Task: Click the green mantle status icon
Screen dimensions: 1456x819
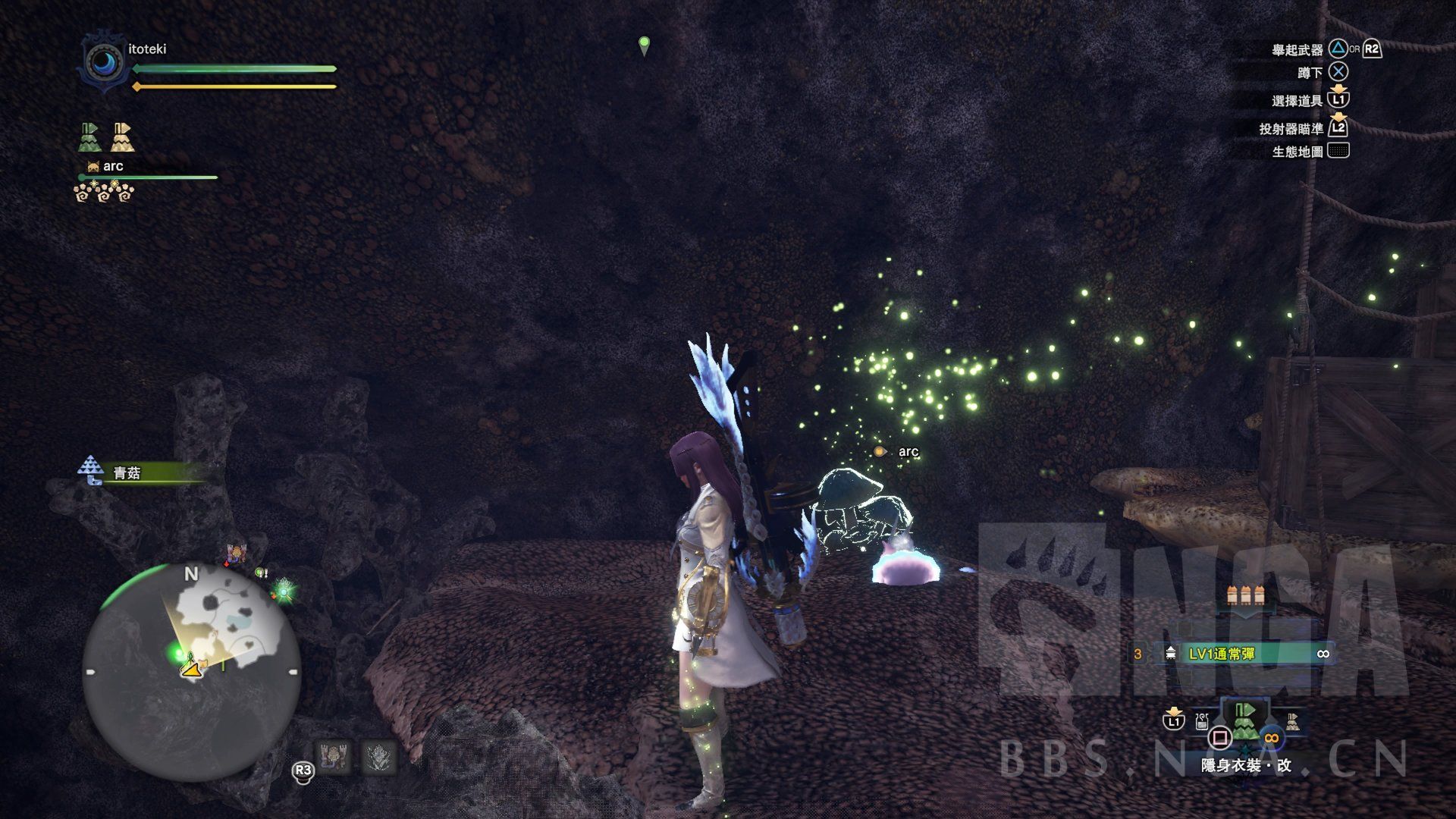Action: coord(90,137)
